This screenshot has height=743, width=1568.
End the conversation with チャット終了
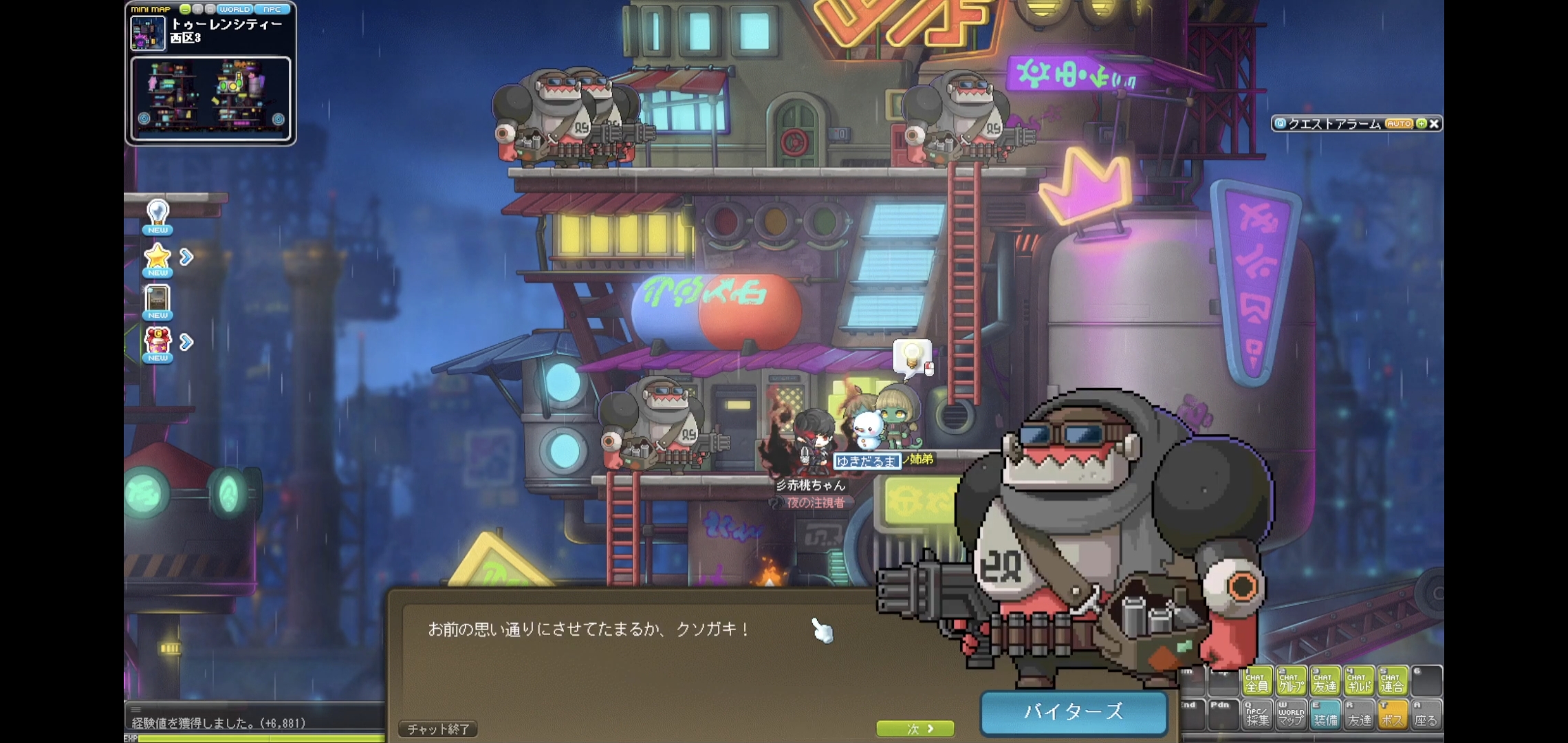tap(438, 729)
